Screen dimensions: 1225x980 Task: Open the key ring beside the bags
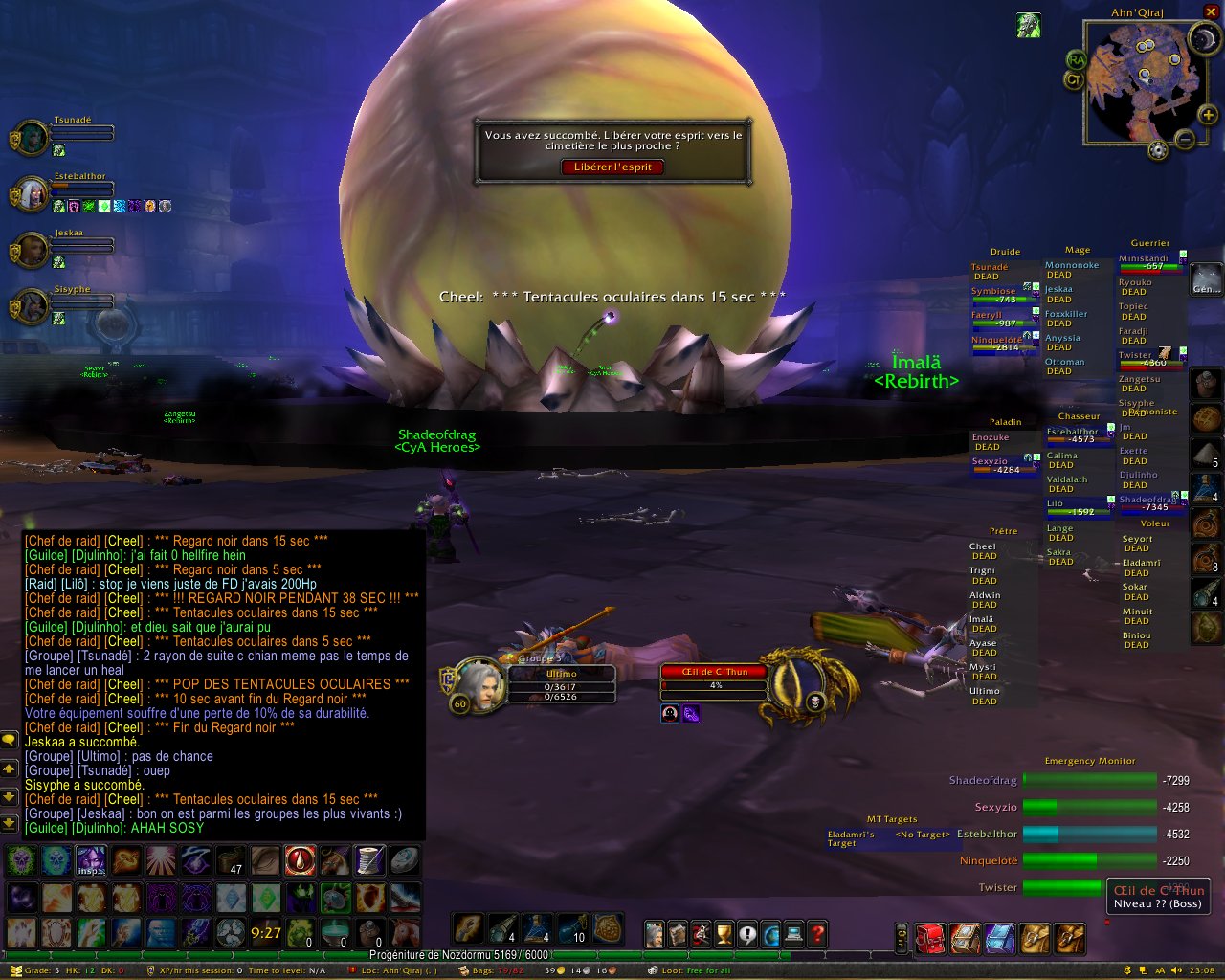click(x=902, y=938)
